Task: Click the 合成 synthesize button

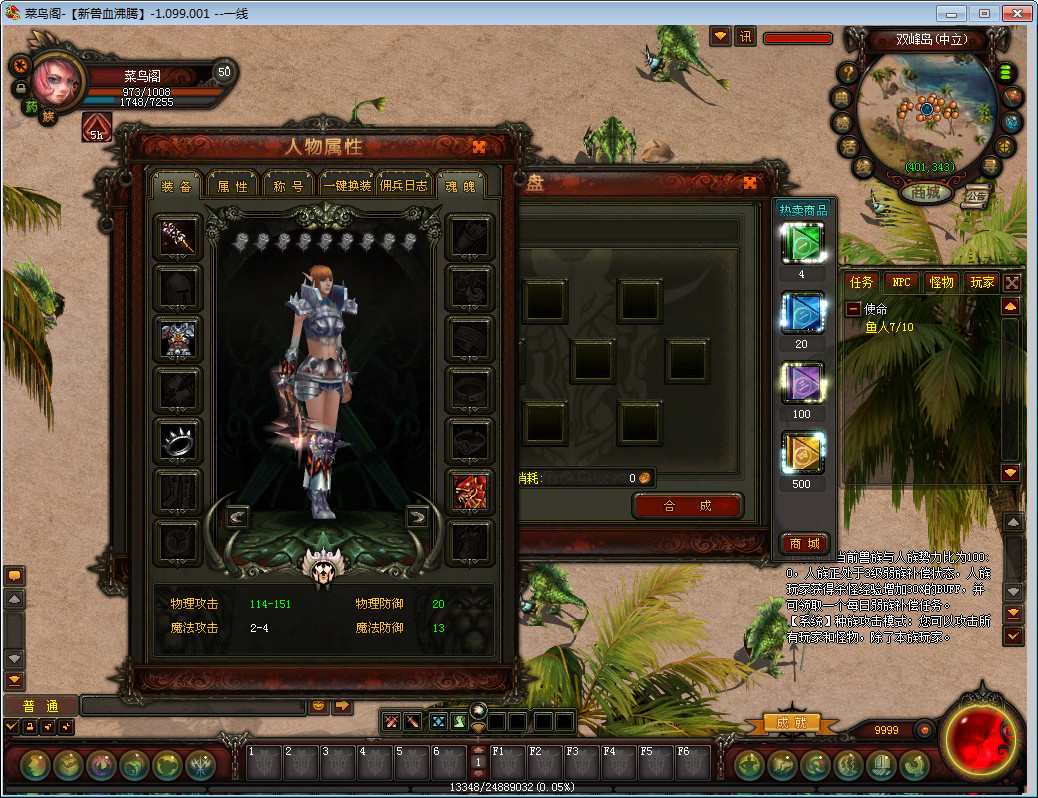Action: click(x=688, y=506)
